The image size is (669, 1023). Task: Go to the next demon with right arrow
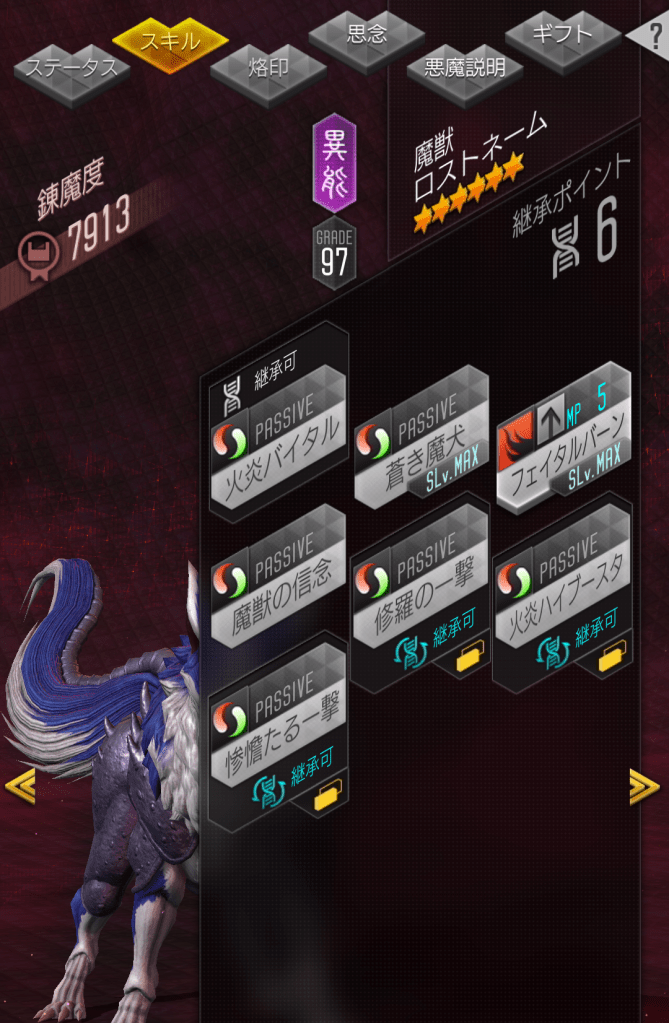(x=644, y=787)
